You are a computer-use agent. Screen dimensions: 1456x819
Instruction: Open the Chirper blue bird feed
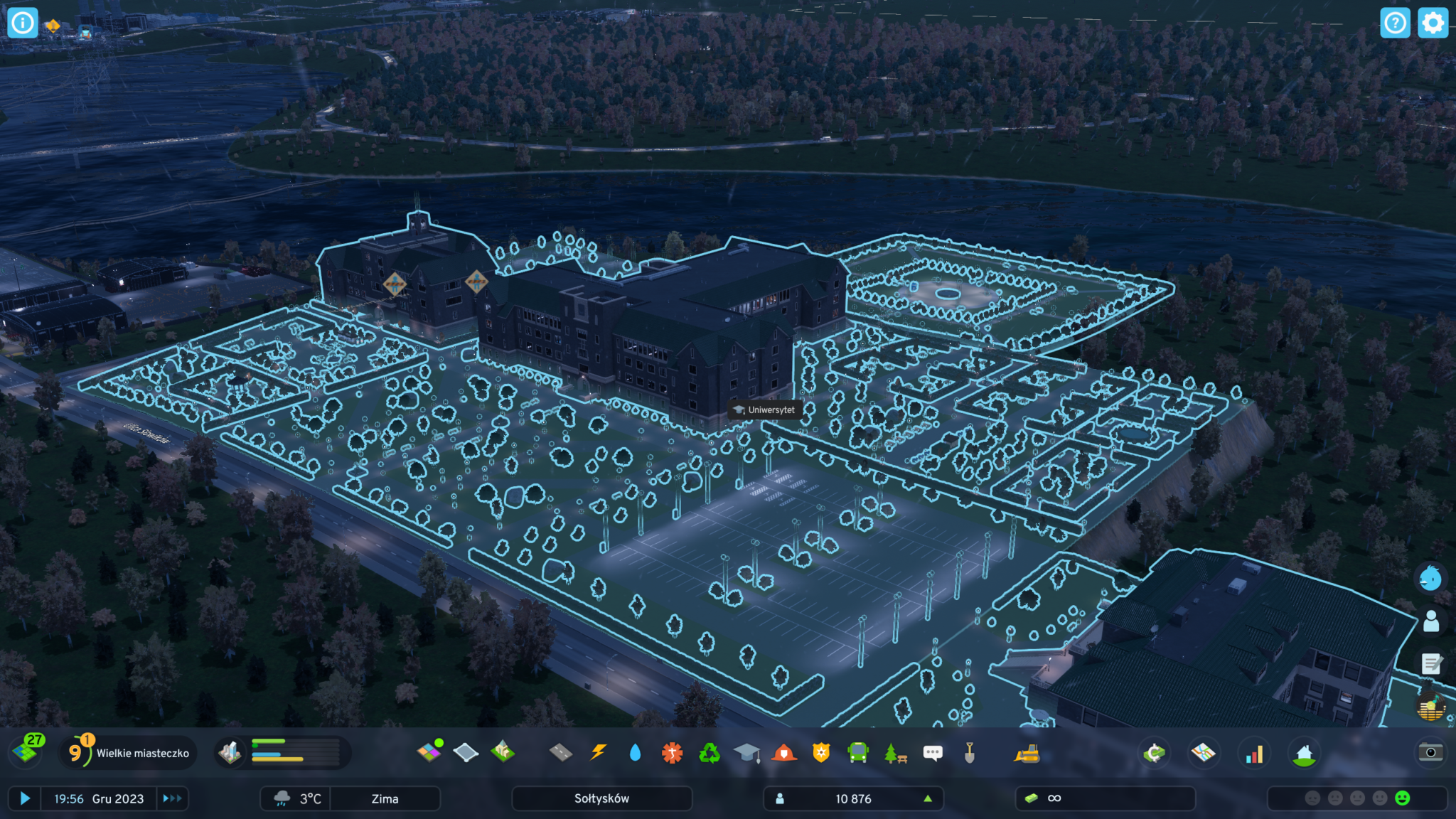[1430, 578]
